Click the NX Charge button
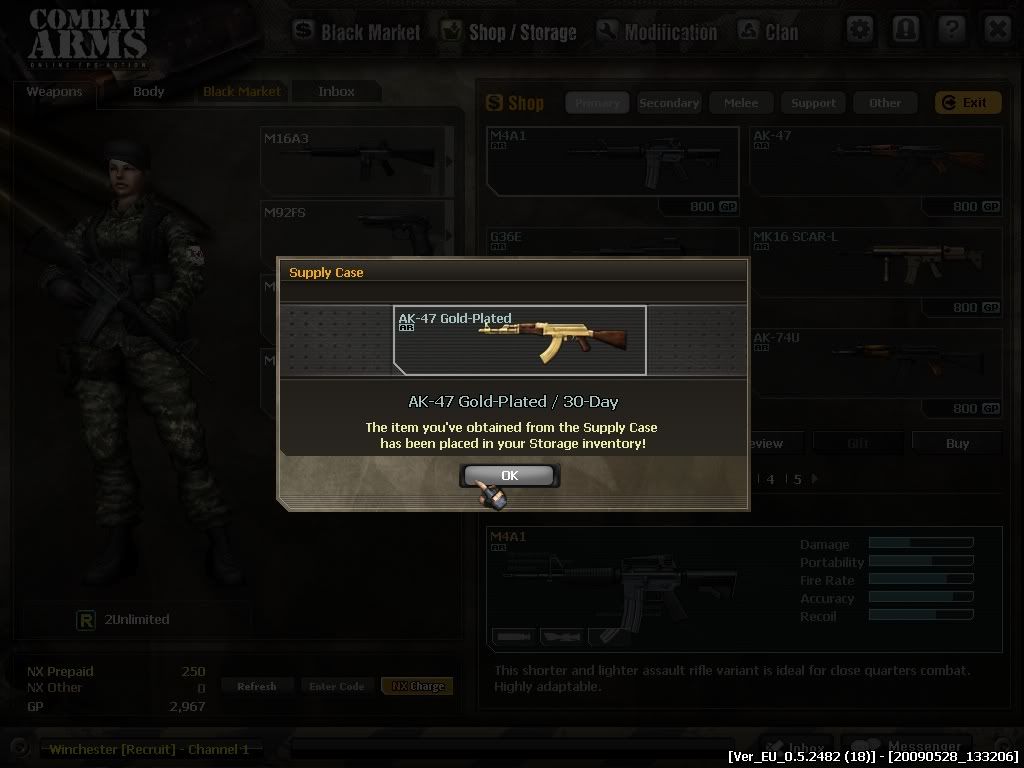This screenshot has width=1024, height=768. click(x=417, y=686)
